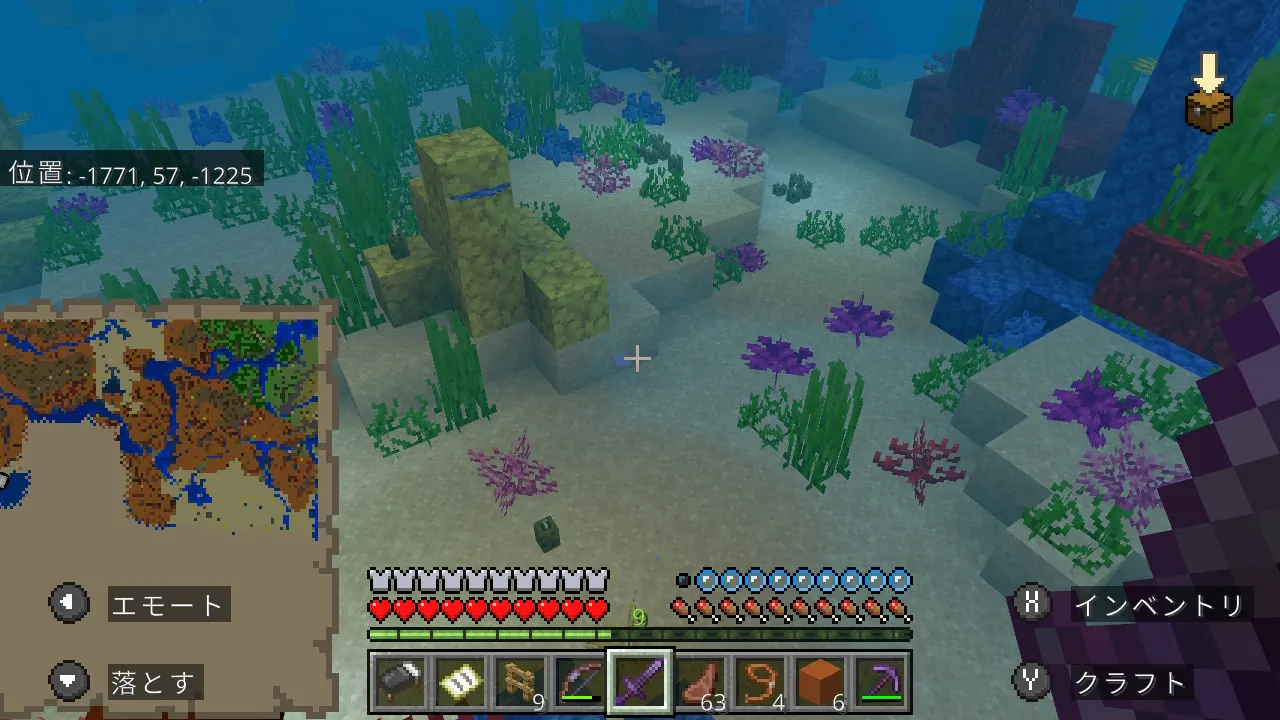This screenshot has width=1280, height=720.
Task: Select the stack of 4 leads
Action: click(x=760, y=682)
